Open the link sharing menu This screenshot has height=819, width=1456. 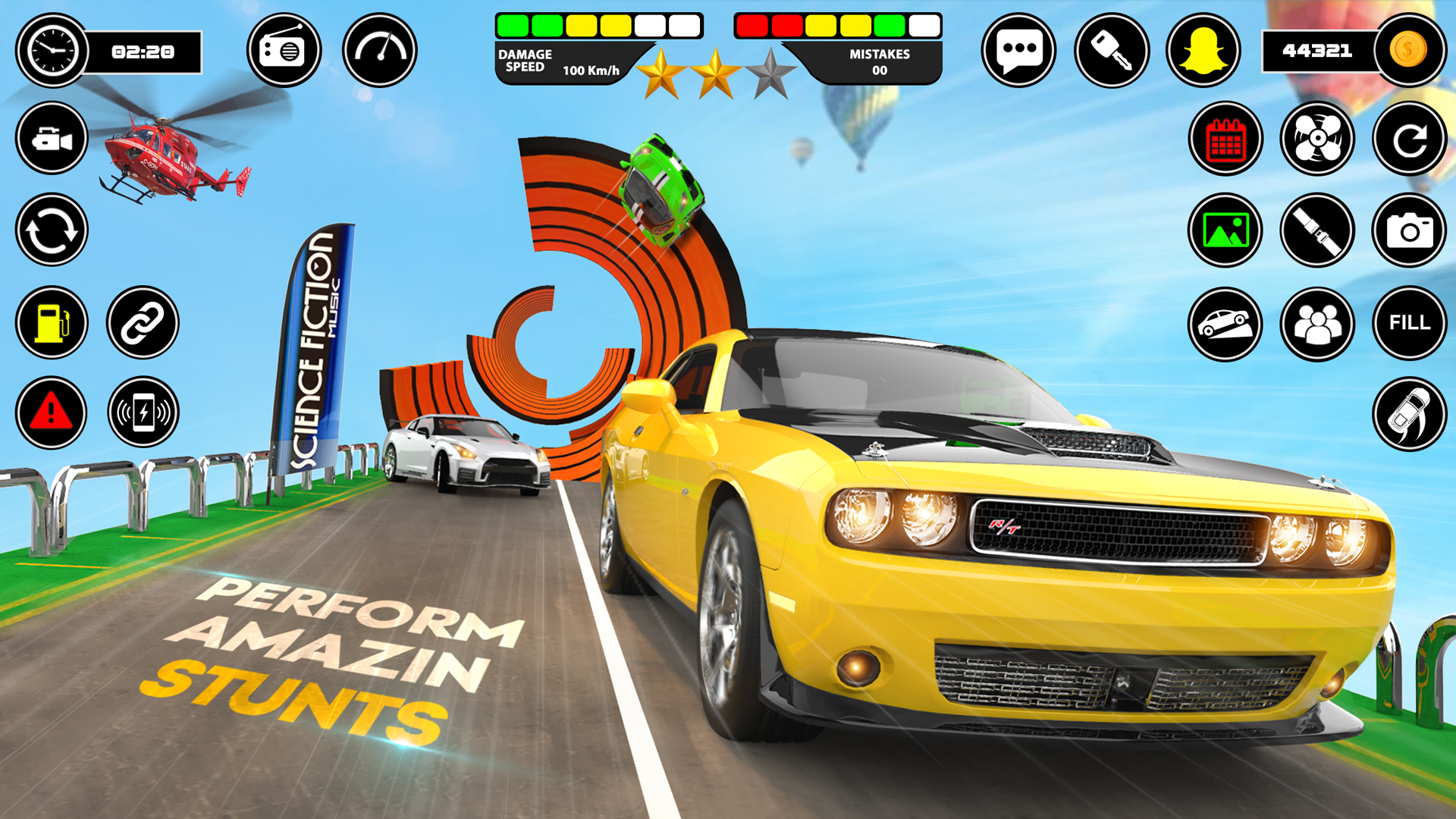pos(144,324)
